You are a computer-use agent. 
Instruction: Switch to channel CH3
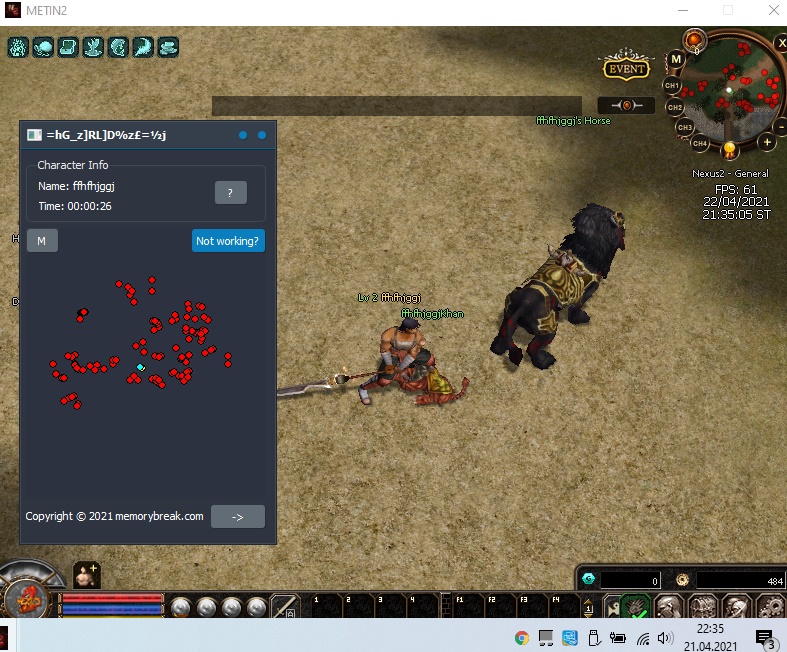click(x=684, y=127)
